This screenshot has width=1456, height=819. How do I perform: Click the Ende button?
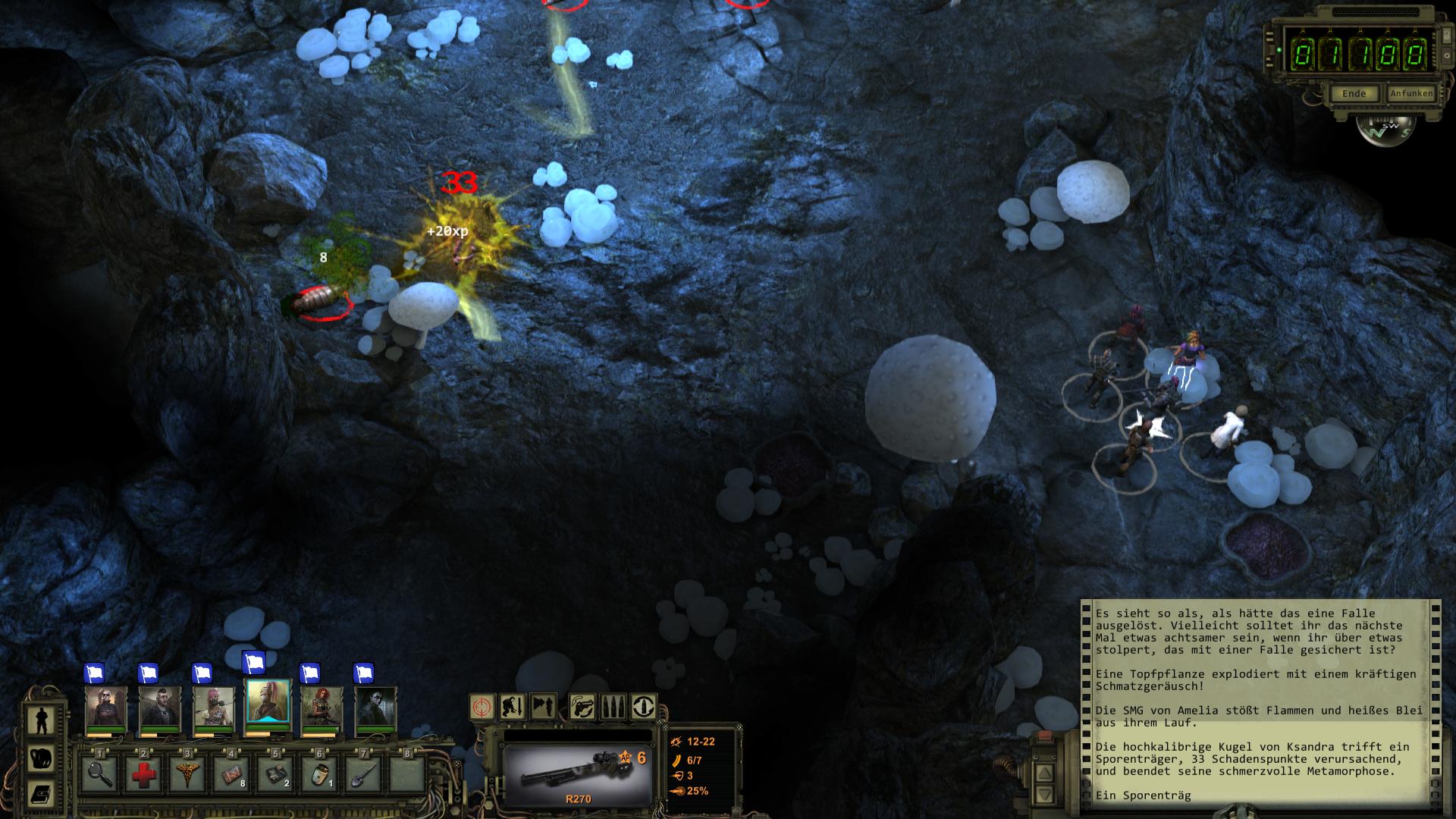[x=1354, y=94]
